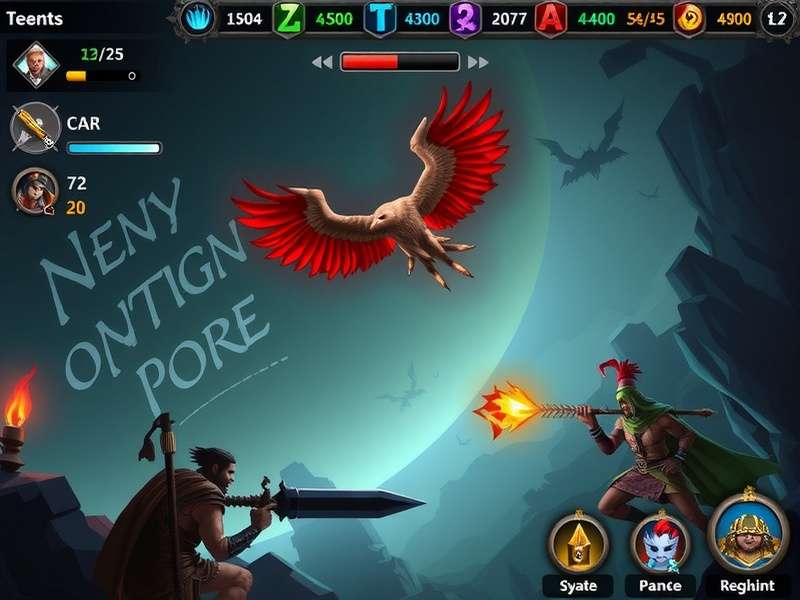This screenshot has height=600, width=800.
Task: Click the red-hat character portrait
Action: click(x=35, y=190)
